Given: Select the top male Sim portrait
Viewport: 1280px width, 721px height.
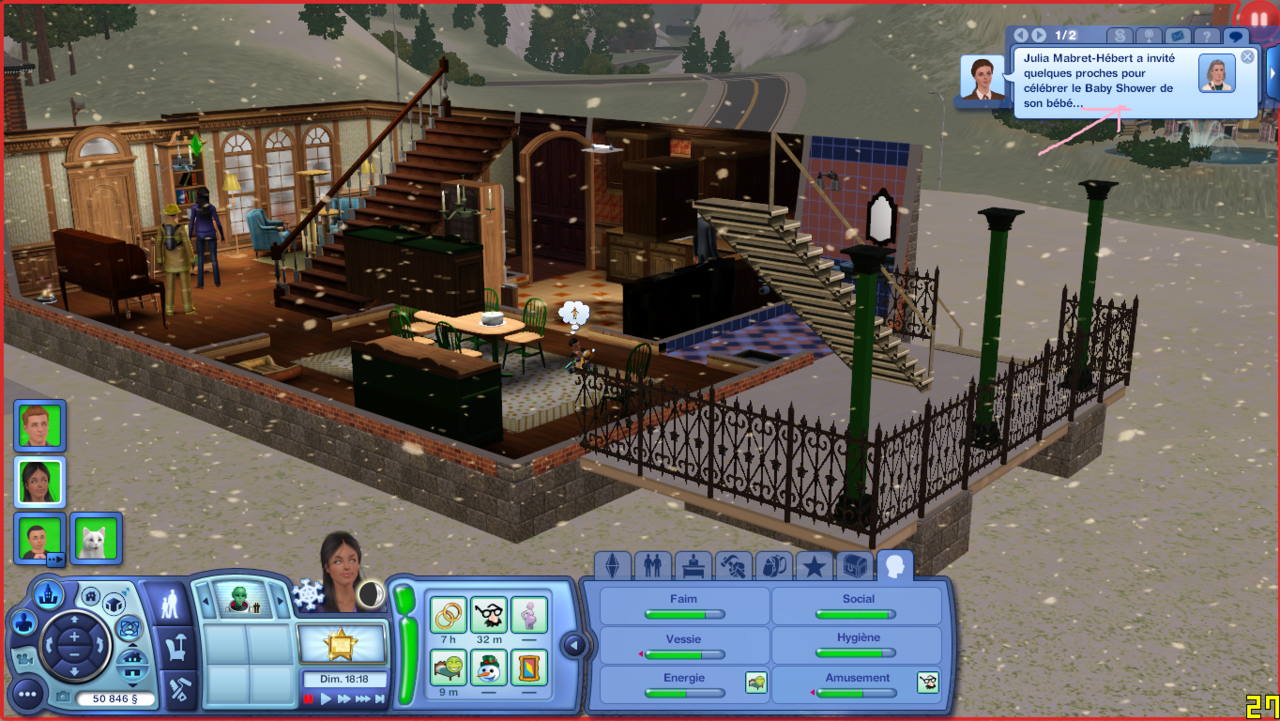Looking at the screenshot, I should pos(40,426).
